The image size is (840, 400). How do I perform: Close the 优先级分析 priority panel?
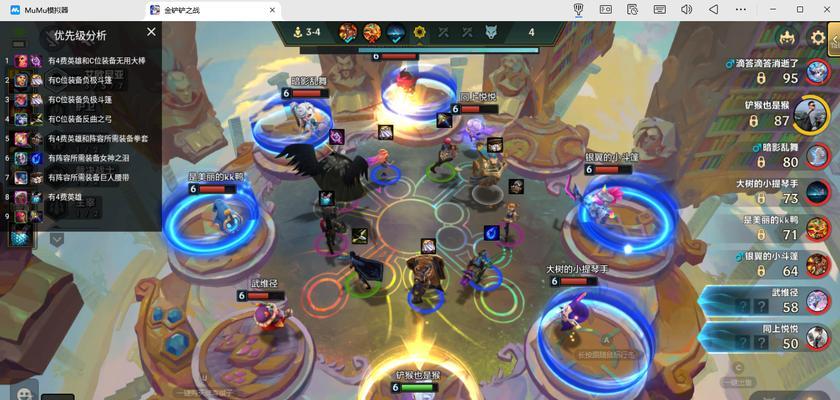(151, 32)
